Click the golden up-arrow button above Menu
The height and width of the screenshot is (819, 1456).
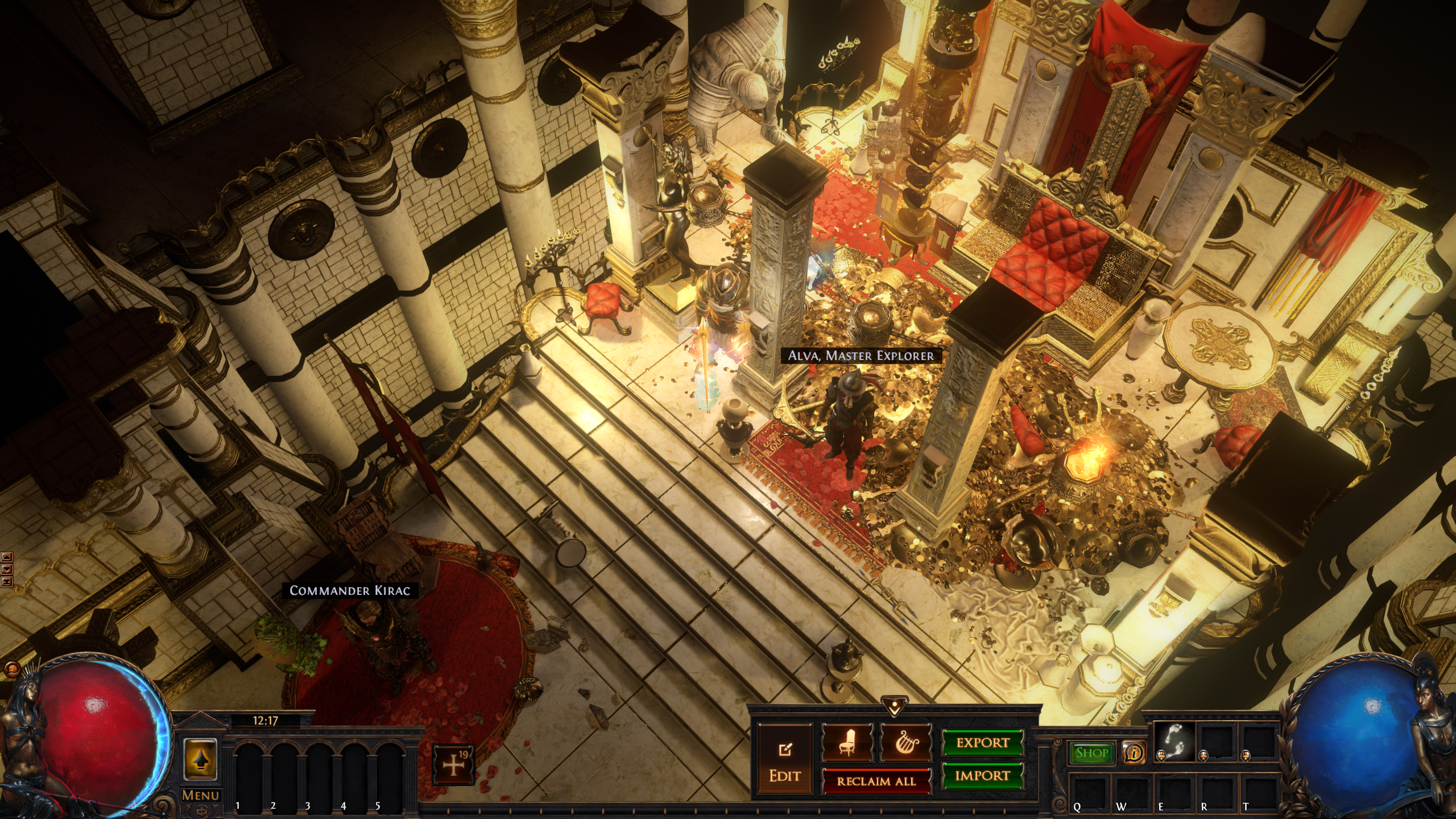[200, 759]
